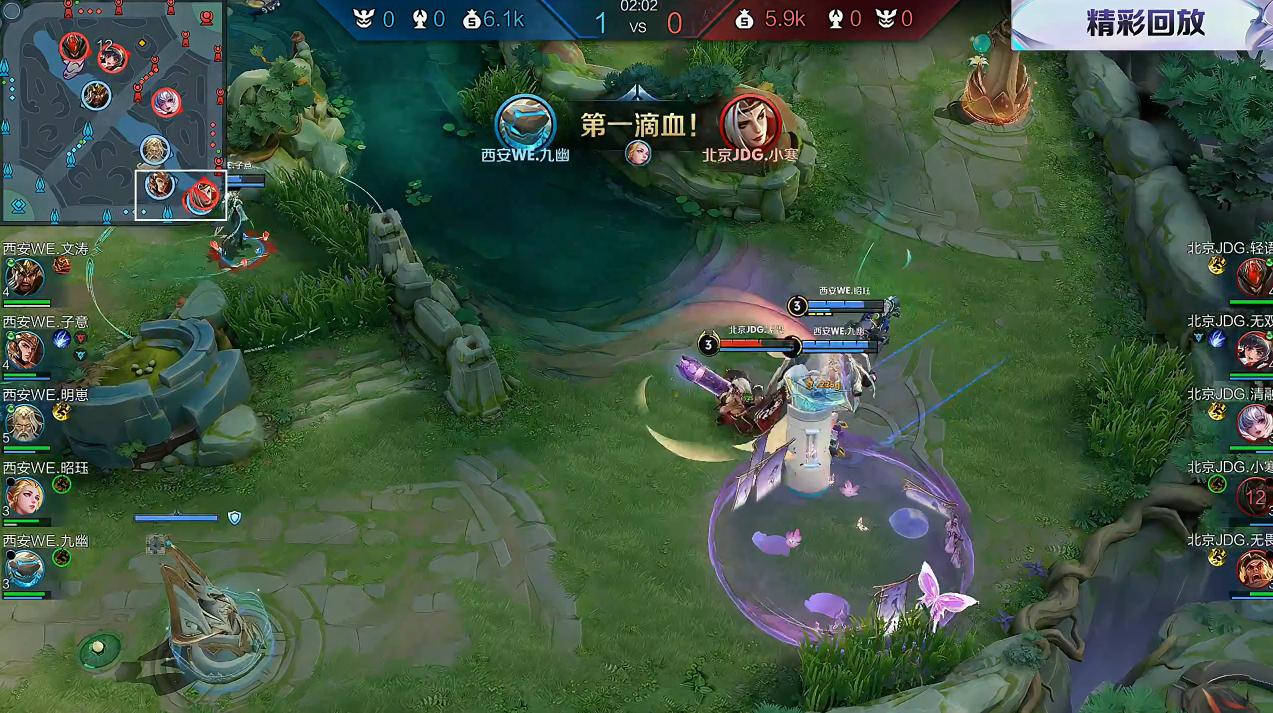
Task: Click 无双's blue summoner spell icon
Action: [1217, 339]
